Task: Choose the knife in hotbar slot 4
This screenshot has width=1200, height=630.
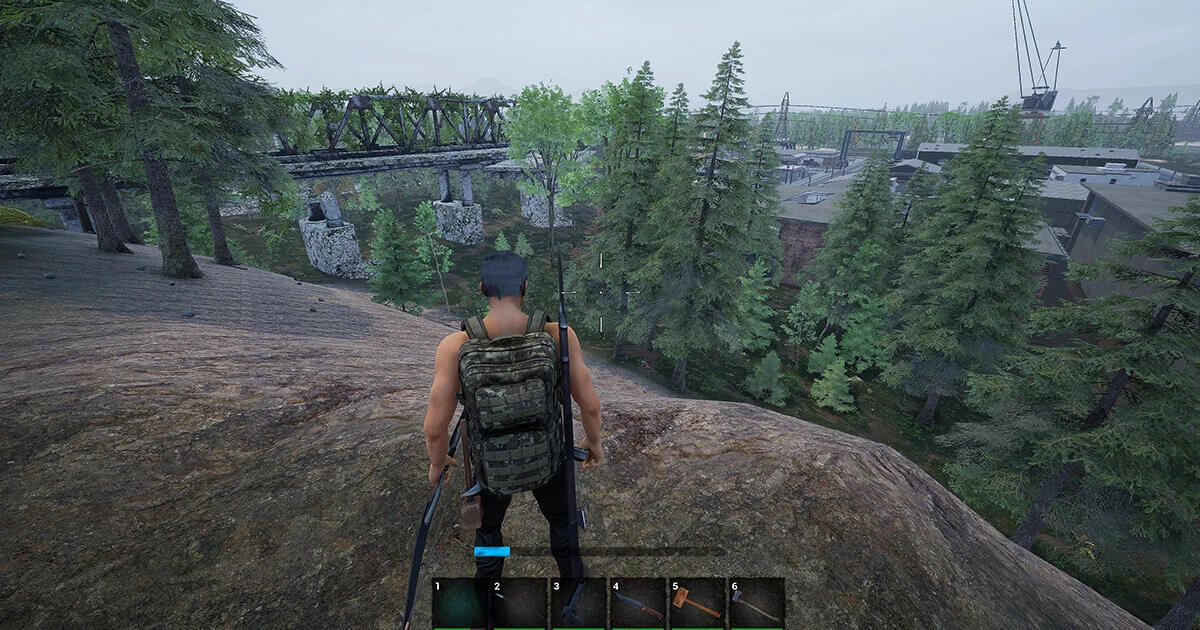Action: [x=637, y=603]
